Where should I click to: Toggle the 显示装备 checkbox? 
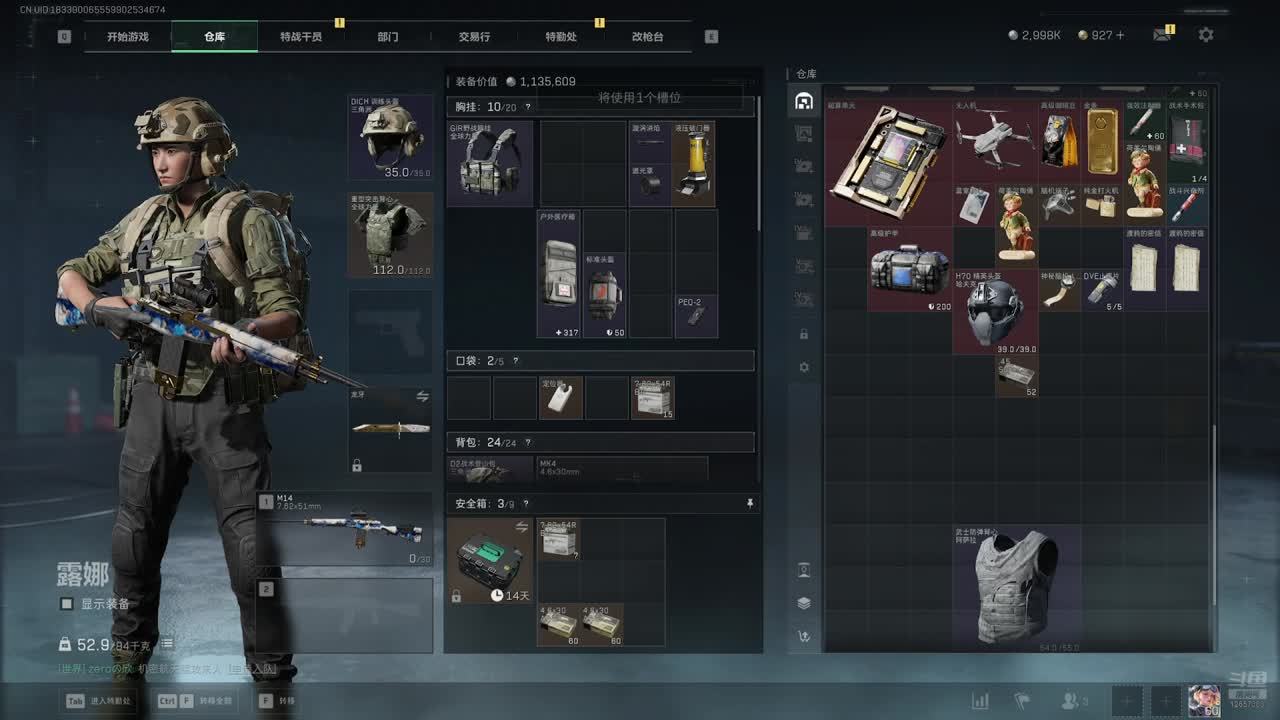coord(67,604)
